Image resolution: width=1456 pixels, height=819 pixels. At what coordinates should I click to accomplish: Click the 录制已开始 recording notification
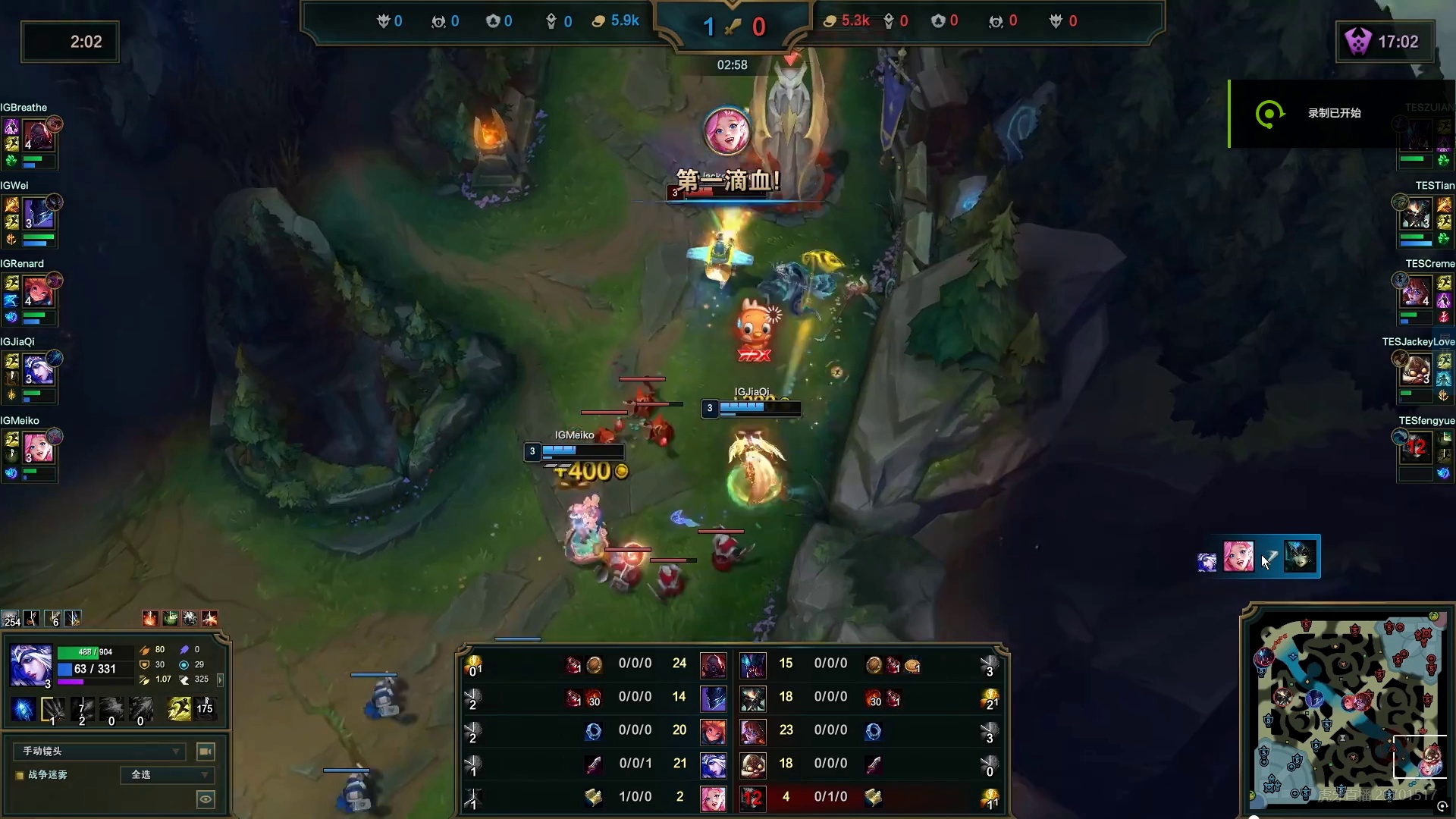(x=1334, y=114)
